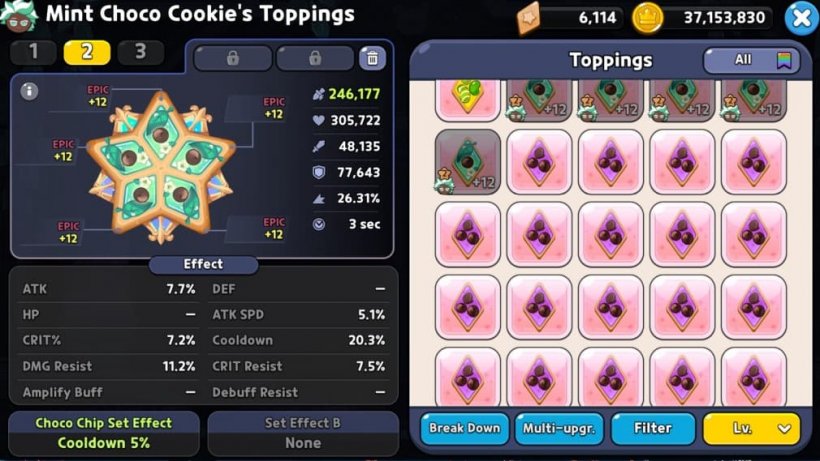The width and height of the screenshot is (820, 461).
Task: Open the All toppings filter dropdown
Action: (x=752, y=60)
